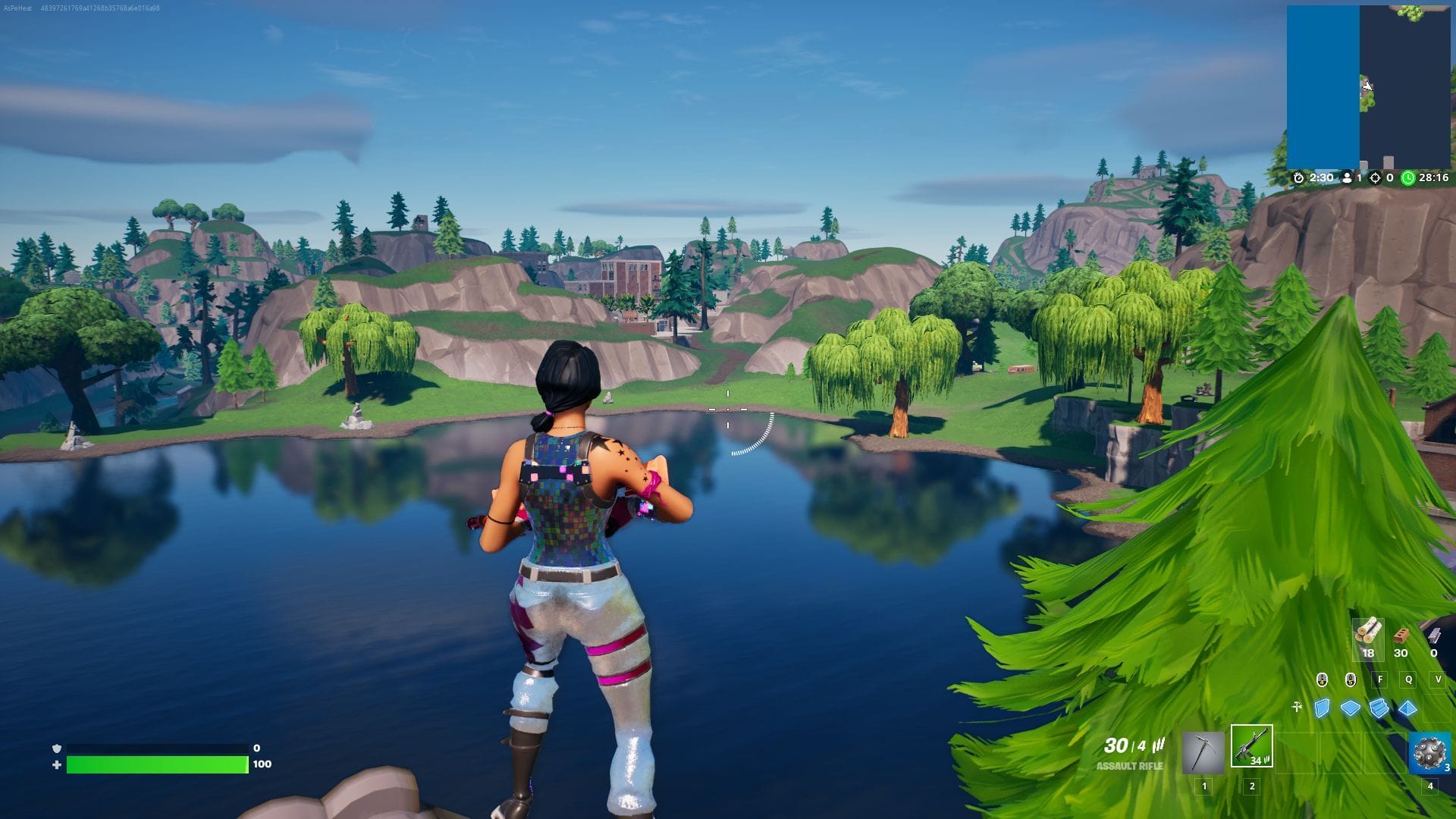Click the eliminations crosshair icon

[1374, 180]
